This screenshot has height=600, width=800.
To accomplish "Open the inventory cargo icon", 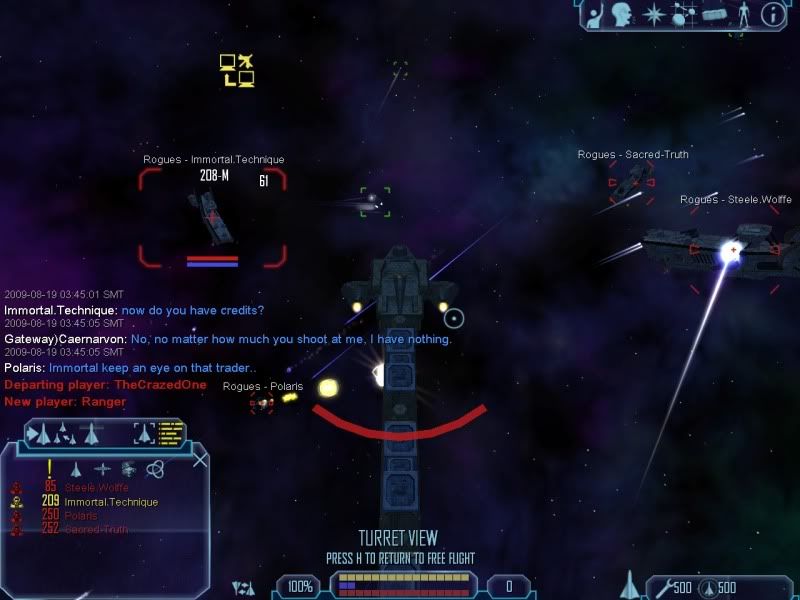I will [713, 14].
